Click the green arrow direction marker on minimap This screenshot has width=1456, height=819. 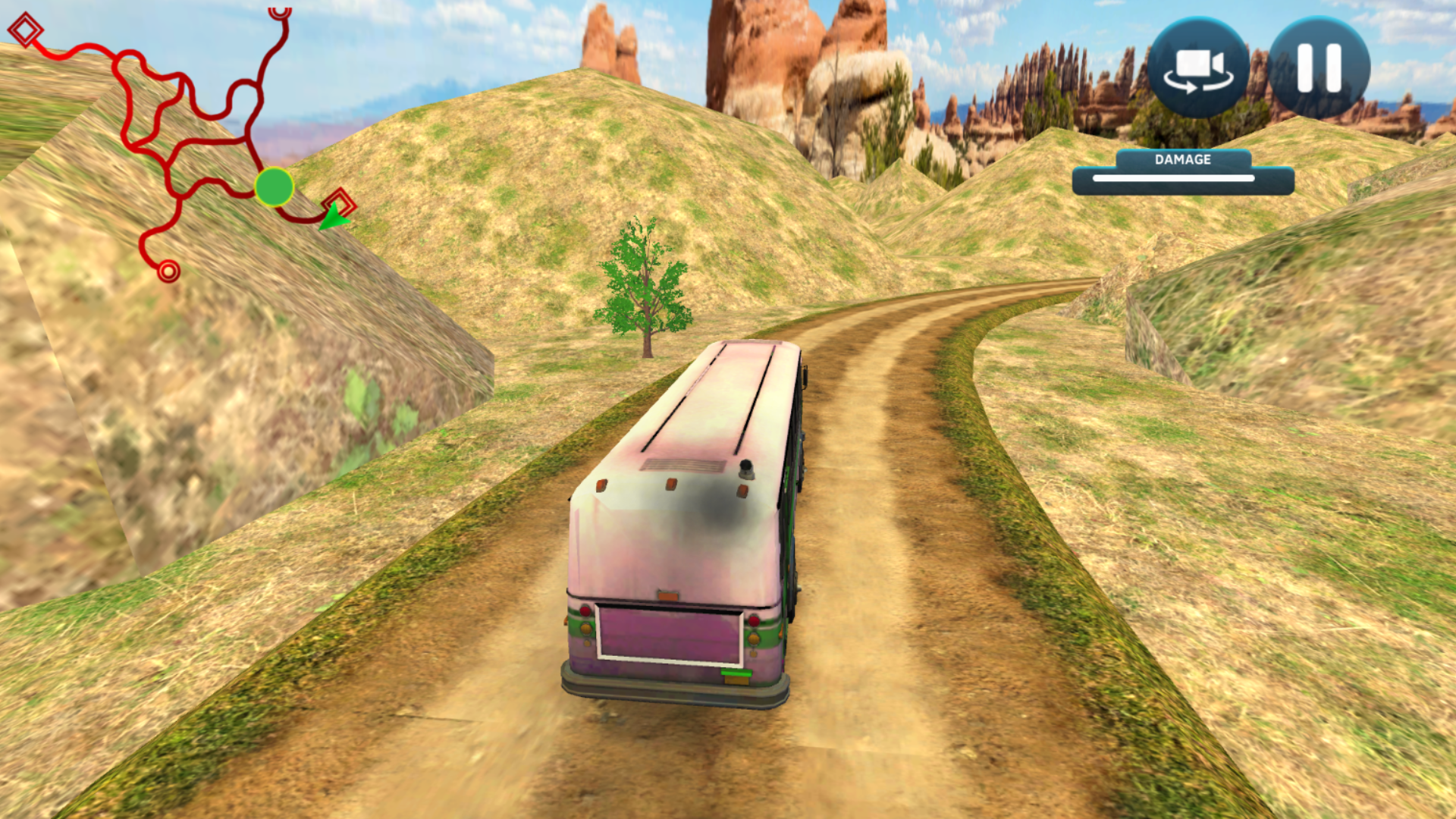[x=334, y=219]
